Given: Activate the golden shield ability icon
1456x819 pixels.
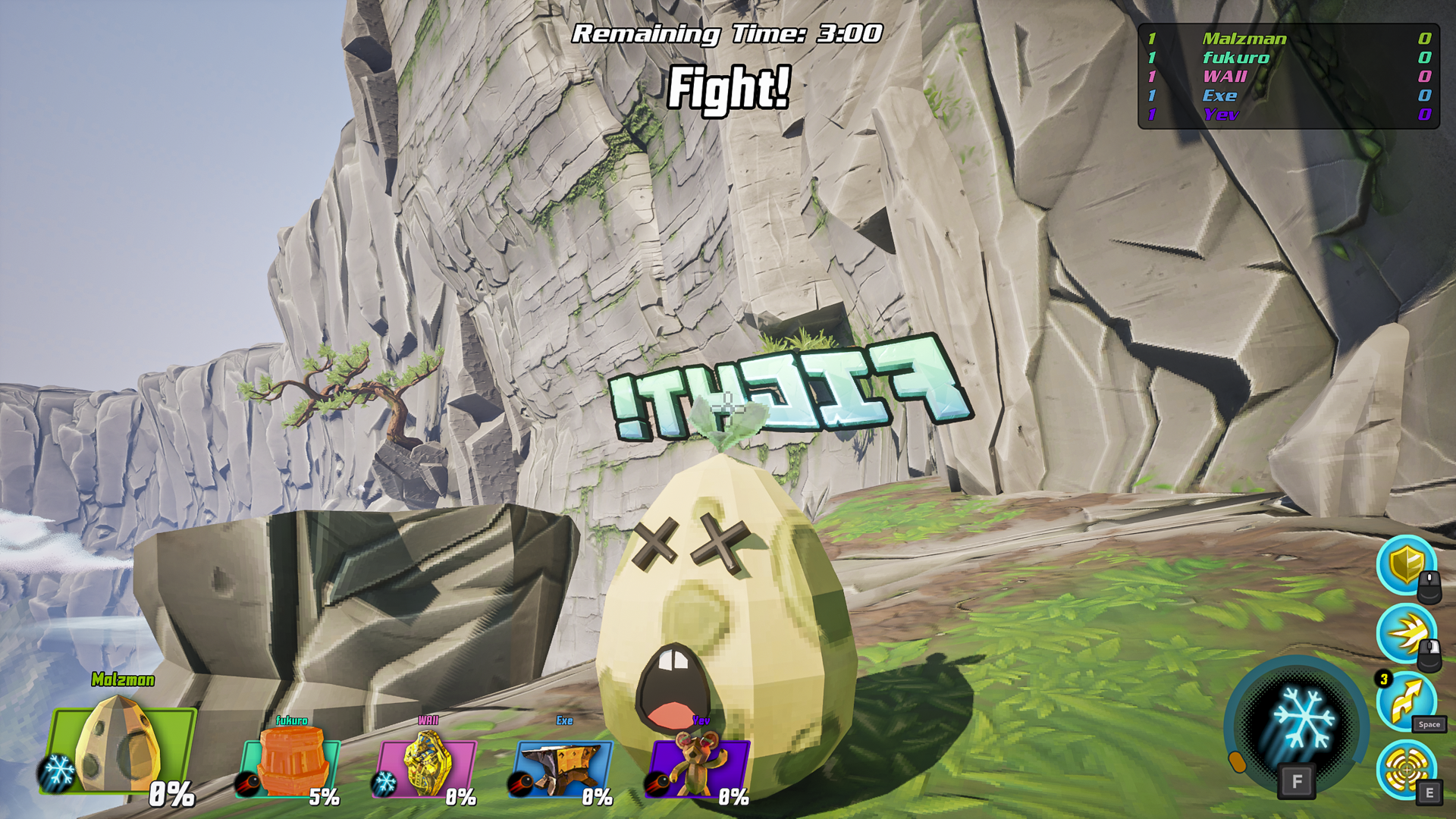Looking at the screenshot, I should [1407, 565].
